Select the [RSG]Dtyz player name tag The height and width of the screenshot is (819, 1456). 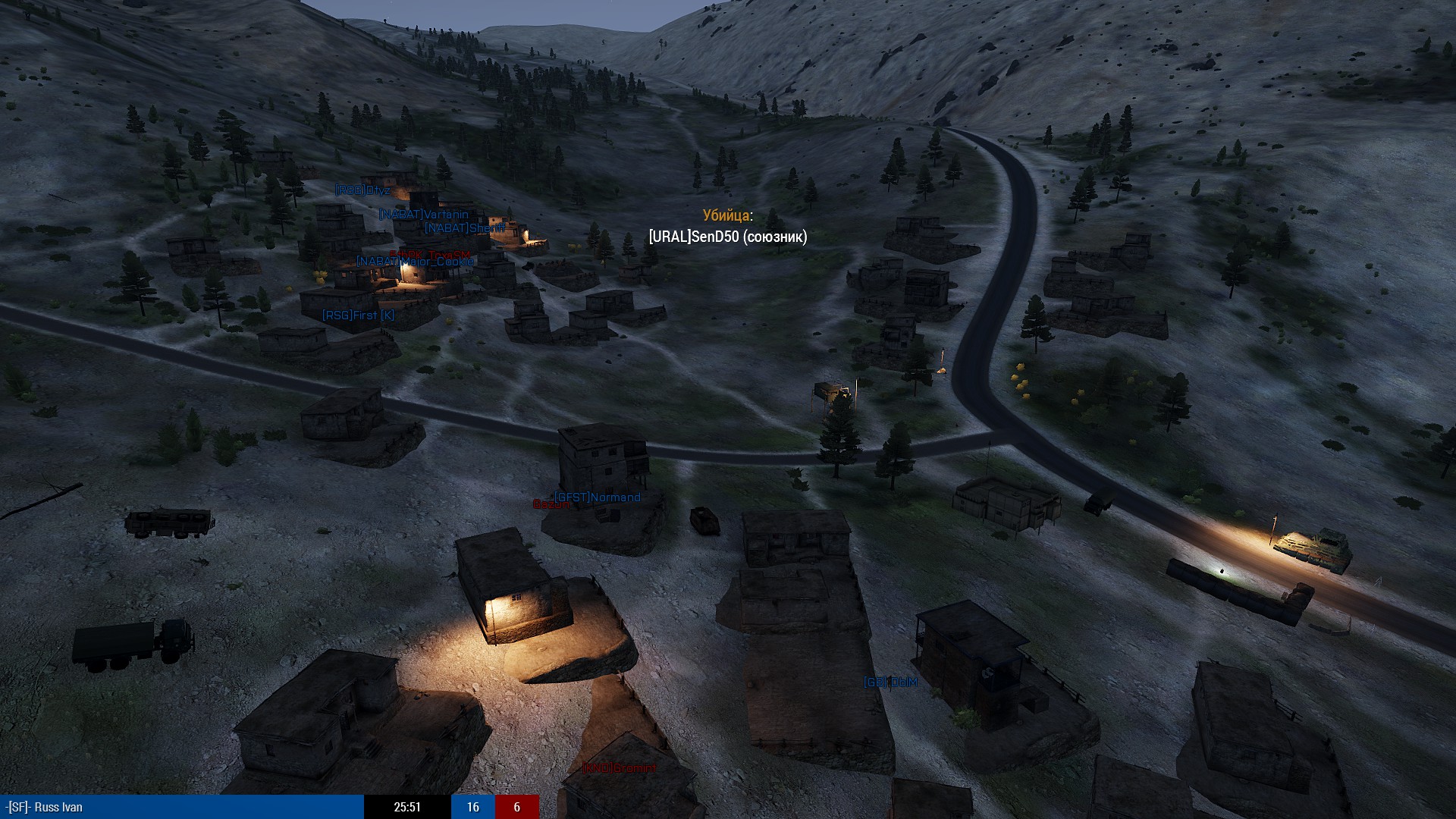pyautogui.click(x=362, y=190)
